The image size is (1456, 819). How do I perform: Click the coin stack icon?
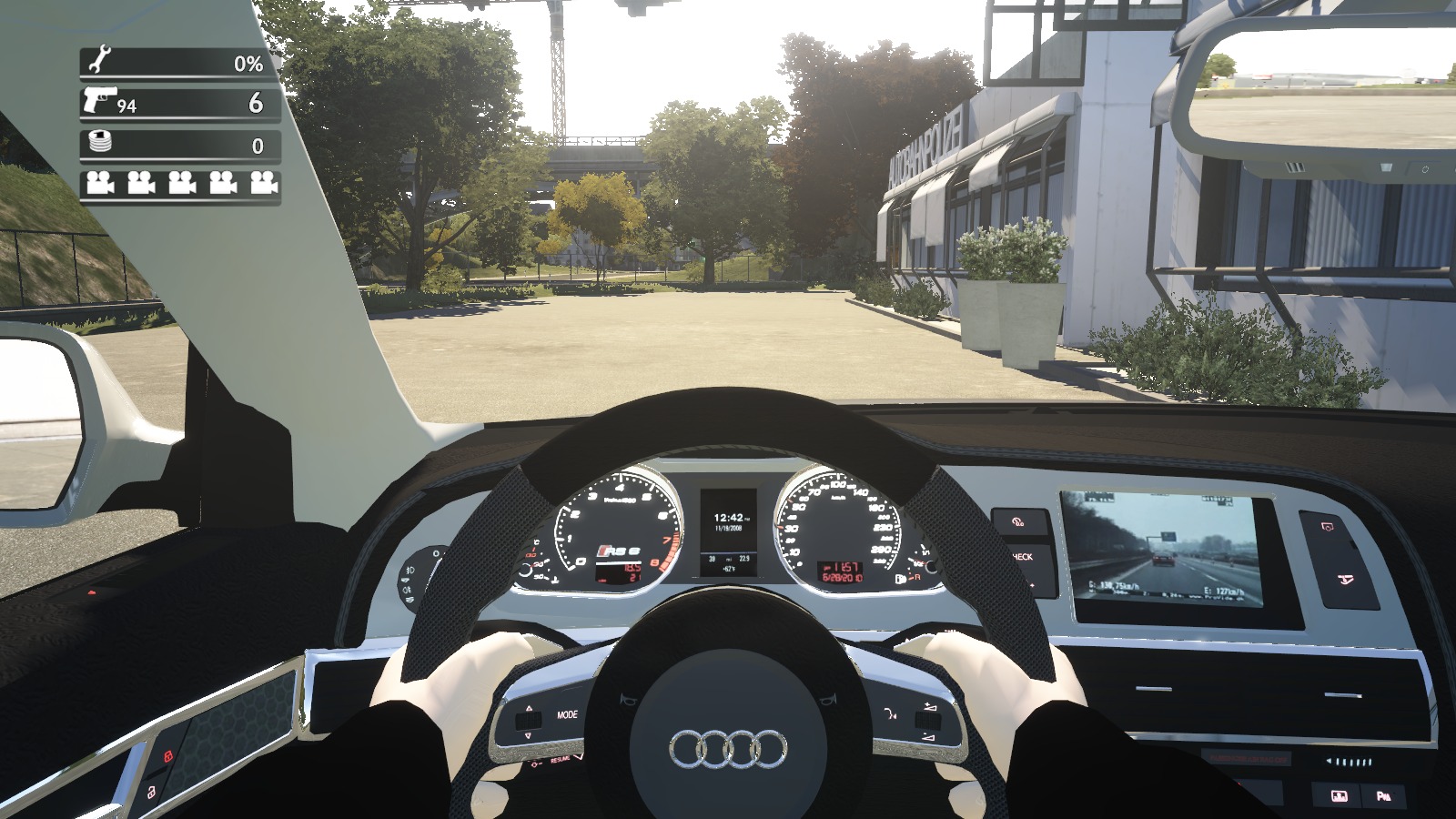tap(98, 143)
